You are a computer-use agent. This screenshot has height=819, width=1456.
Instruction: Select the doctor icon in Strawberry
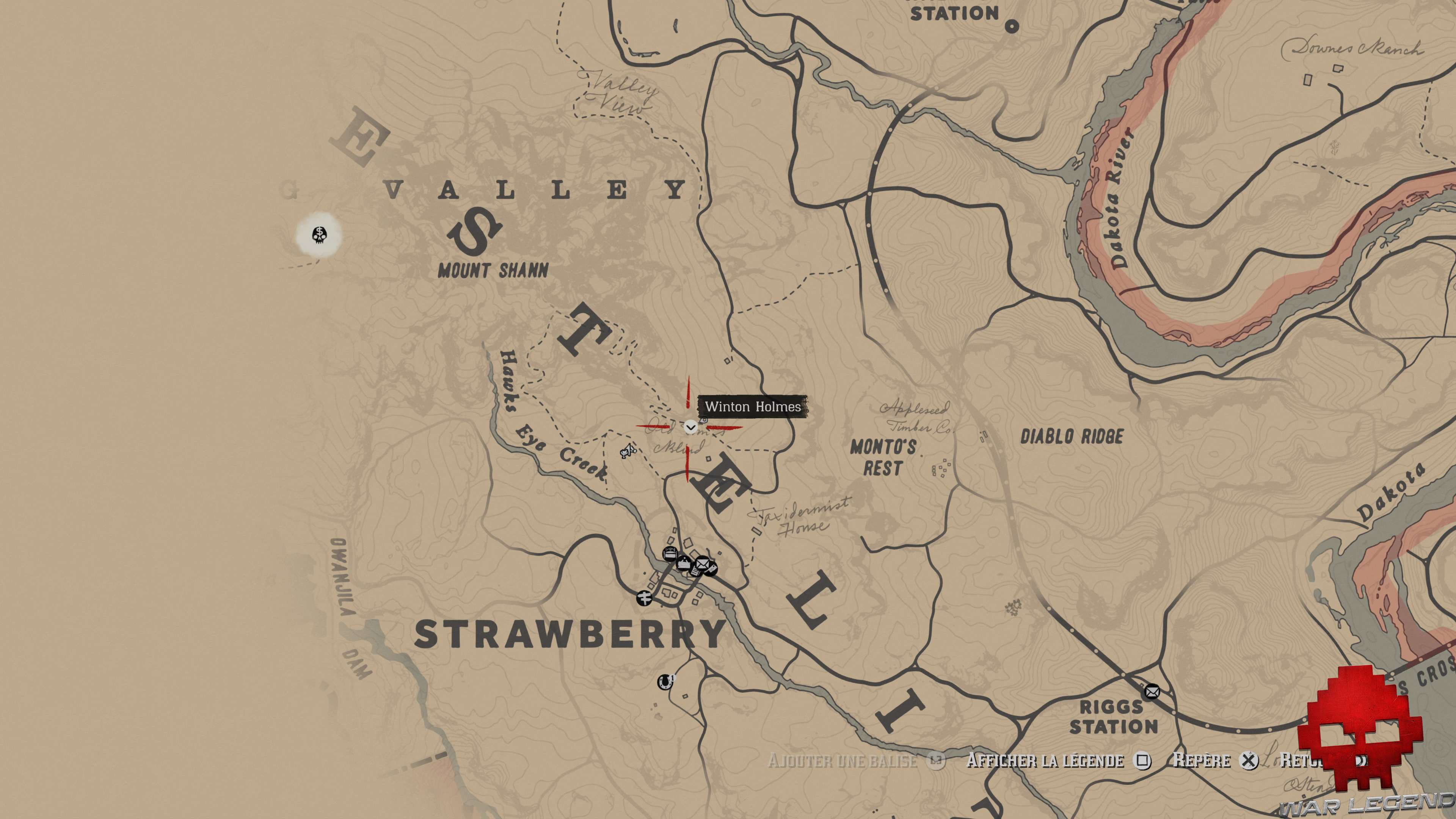684,563
